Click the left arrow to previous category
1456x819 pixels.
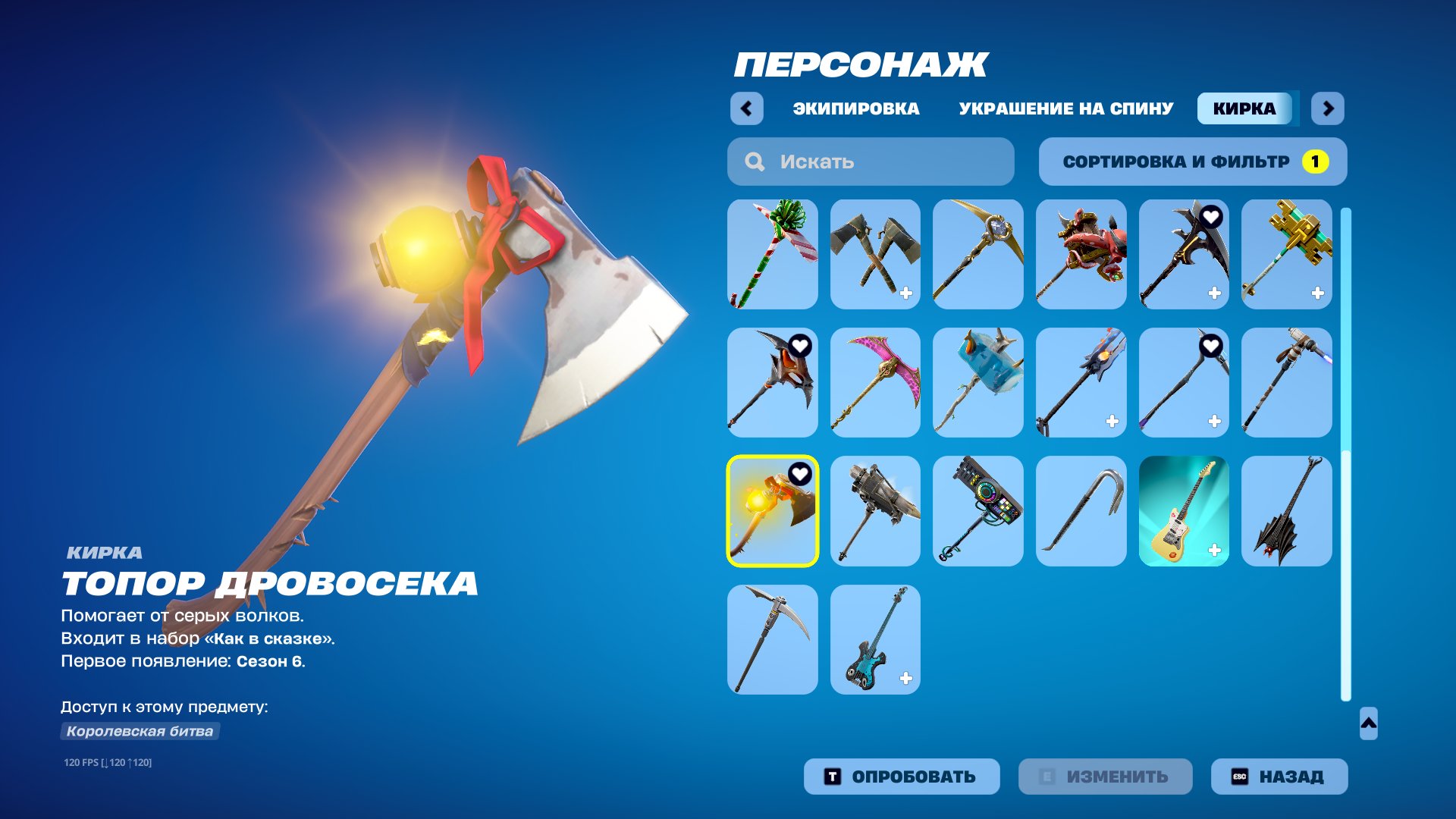coord(747,108)
